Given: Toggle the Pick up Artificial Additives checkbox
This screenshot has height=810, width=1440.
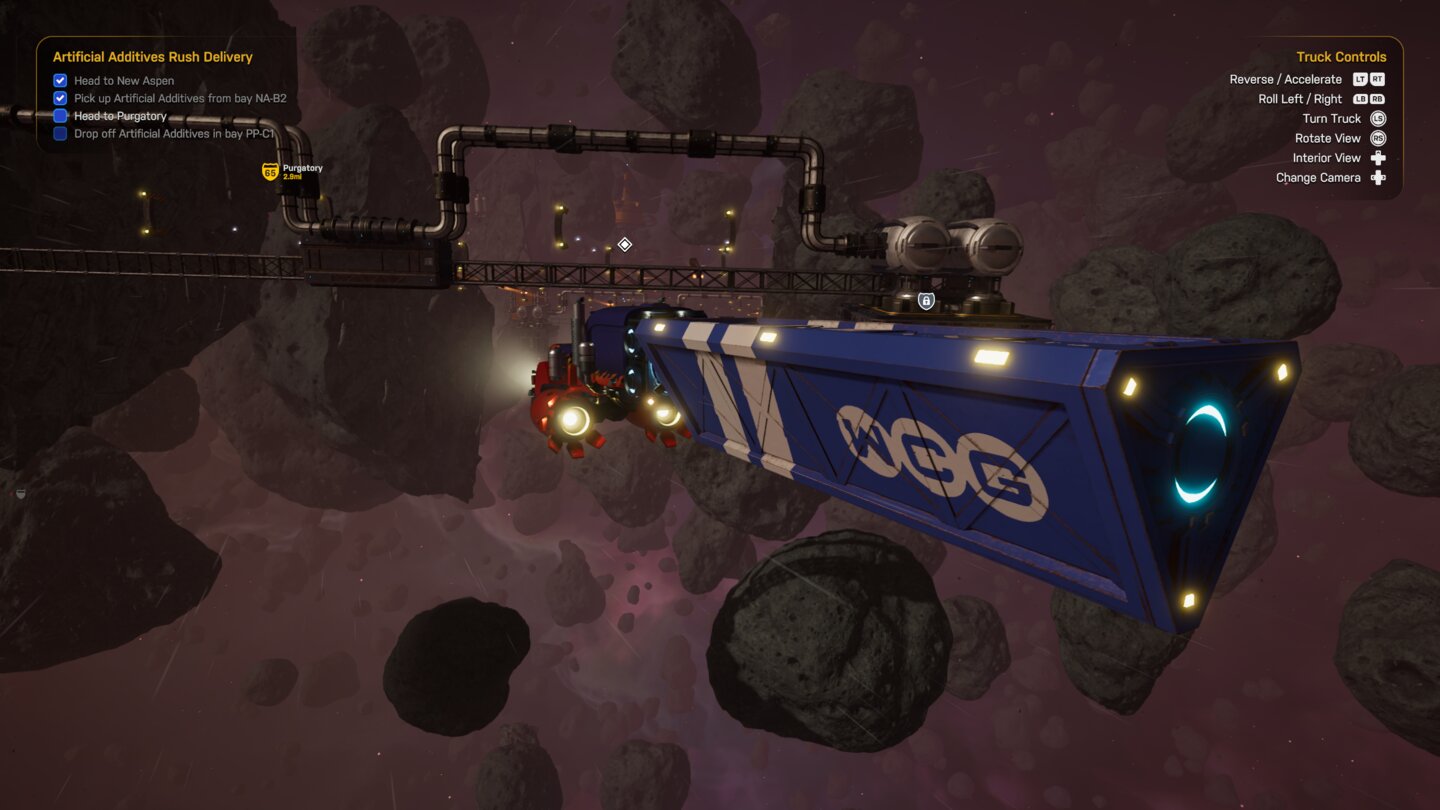Looking at the screenshot, I should point(59,97).
